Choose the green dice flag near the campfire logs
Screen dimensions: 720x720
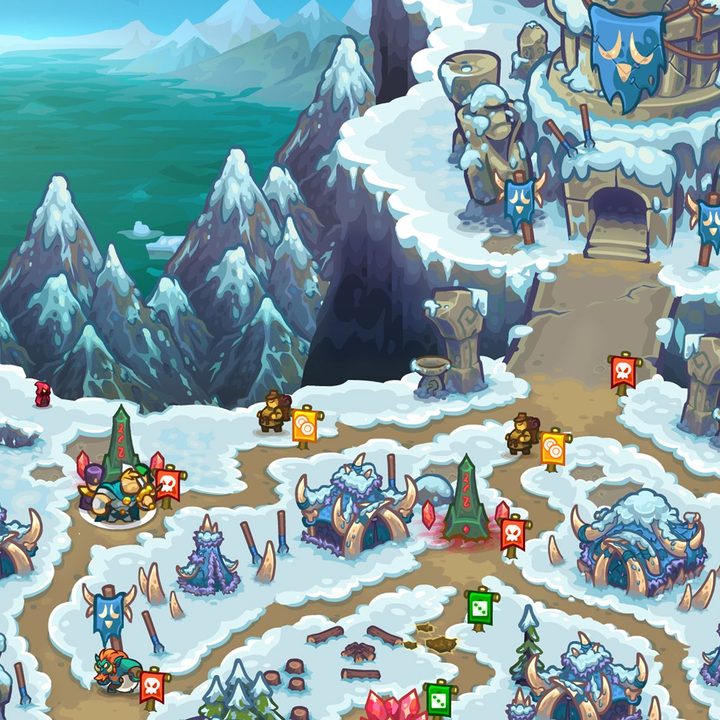coord(481,607)
